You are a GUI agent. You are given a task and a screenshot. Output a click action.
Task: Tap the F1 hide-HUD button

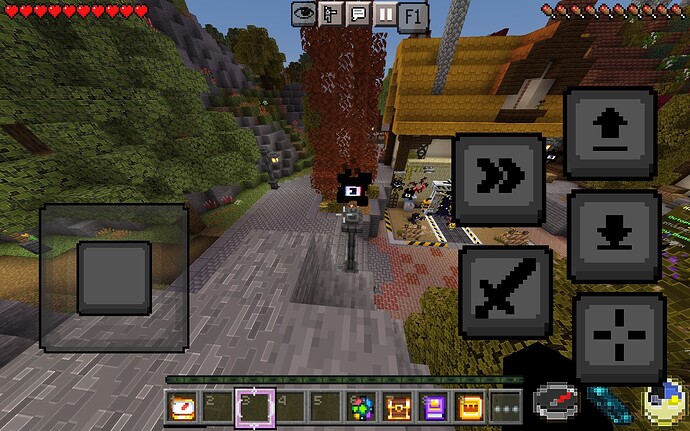(x=412, y=16)
